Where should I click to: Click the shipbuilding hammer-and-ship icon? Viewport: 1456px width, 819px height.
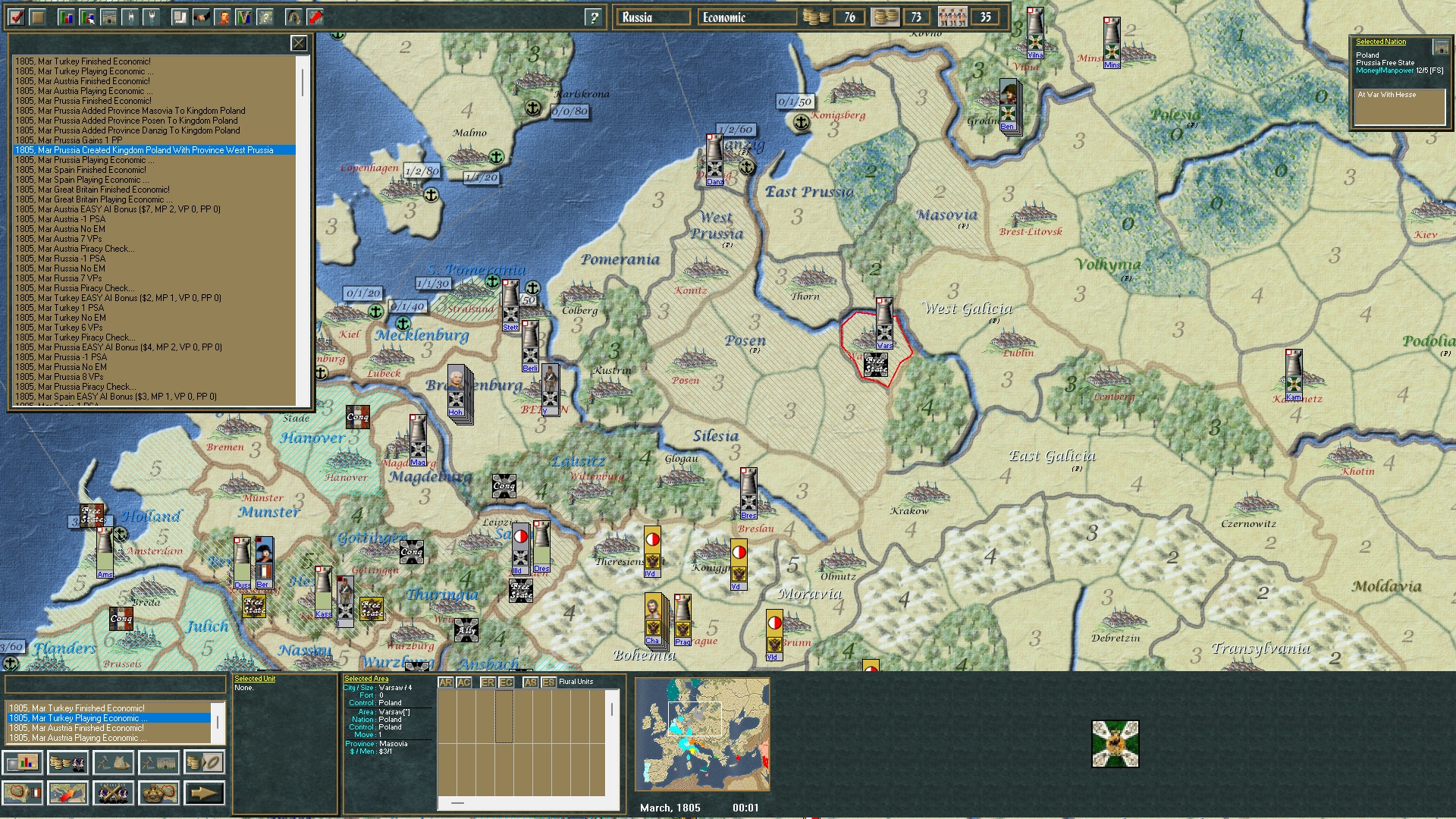coord(114,762)
